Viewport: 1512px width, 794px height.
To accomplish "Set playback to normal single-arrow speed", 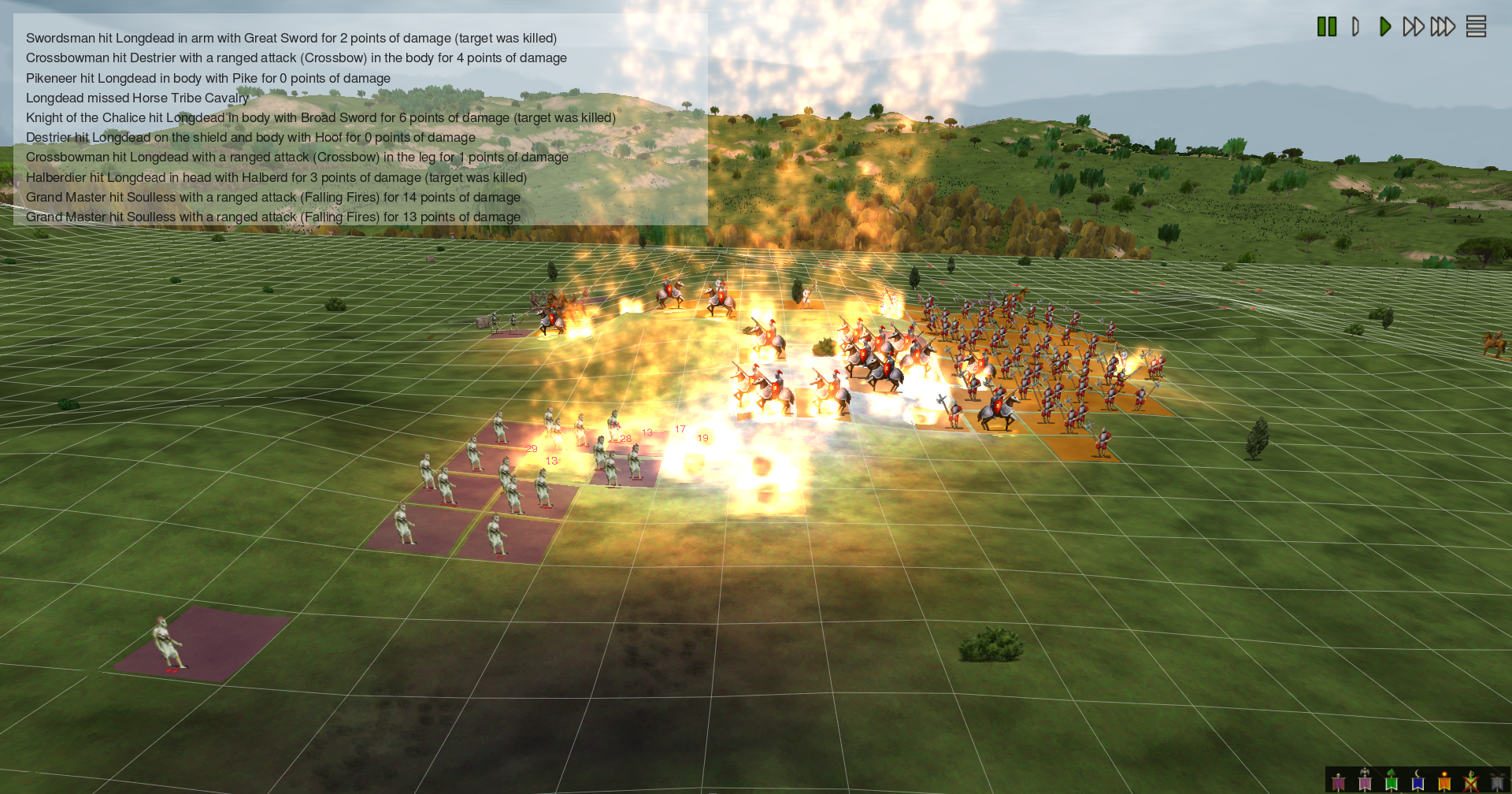I will coord(1384,27).
